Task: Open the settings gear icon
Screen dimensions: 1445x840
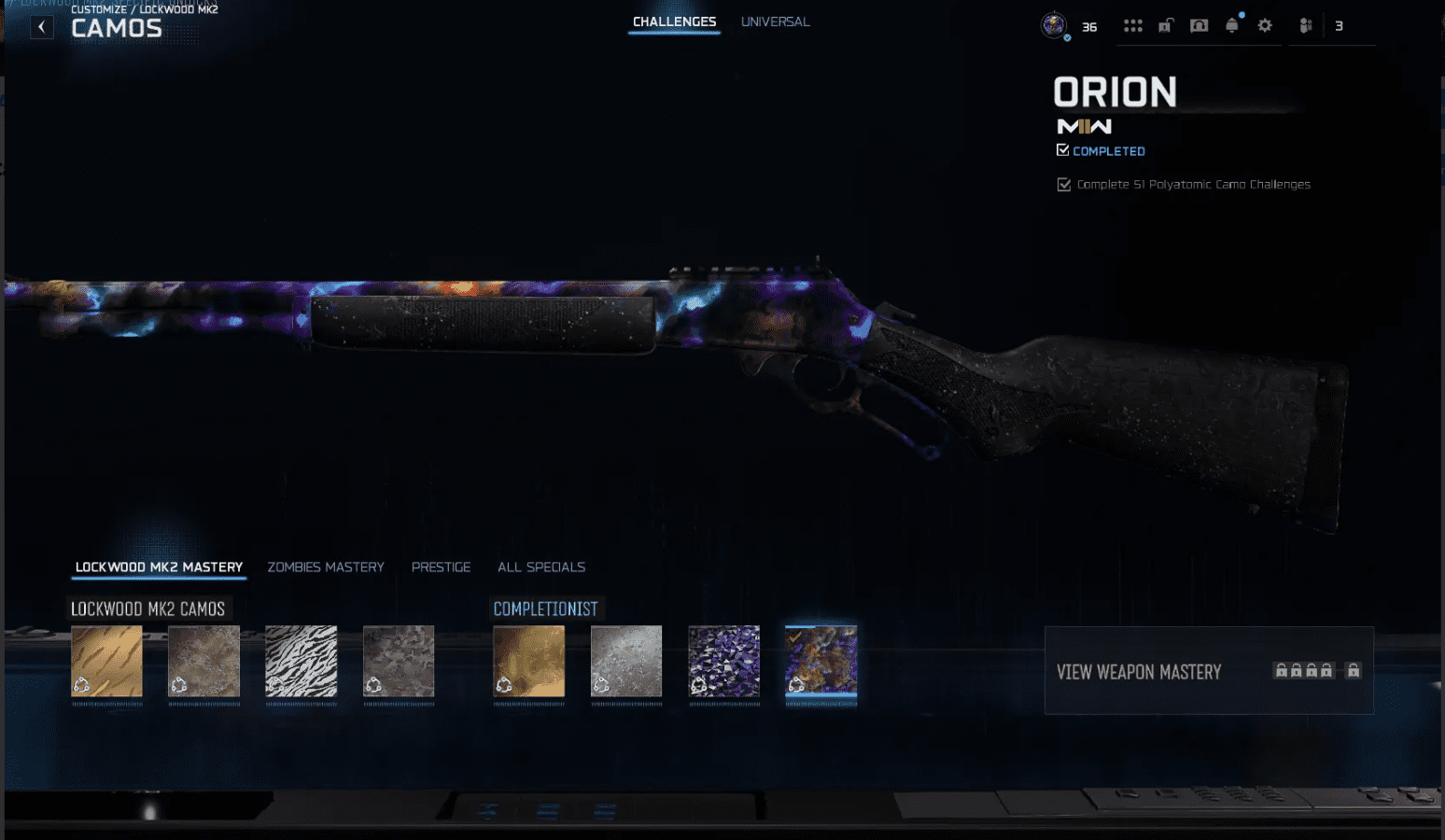Action: (1265, 25)
